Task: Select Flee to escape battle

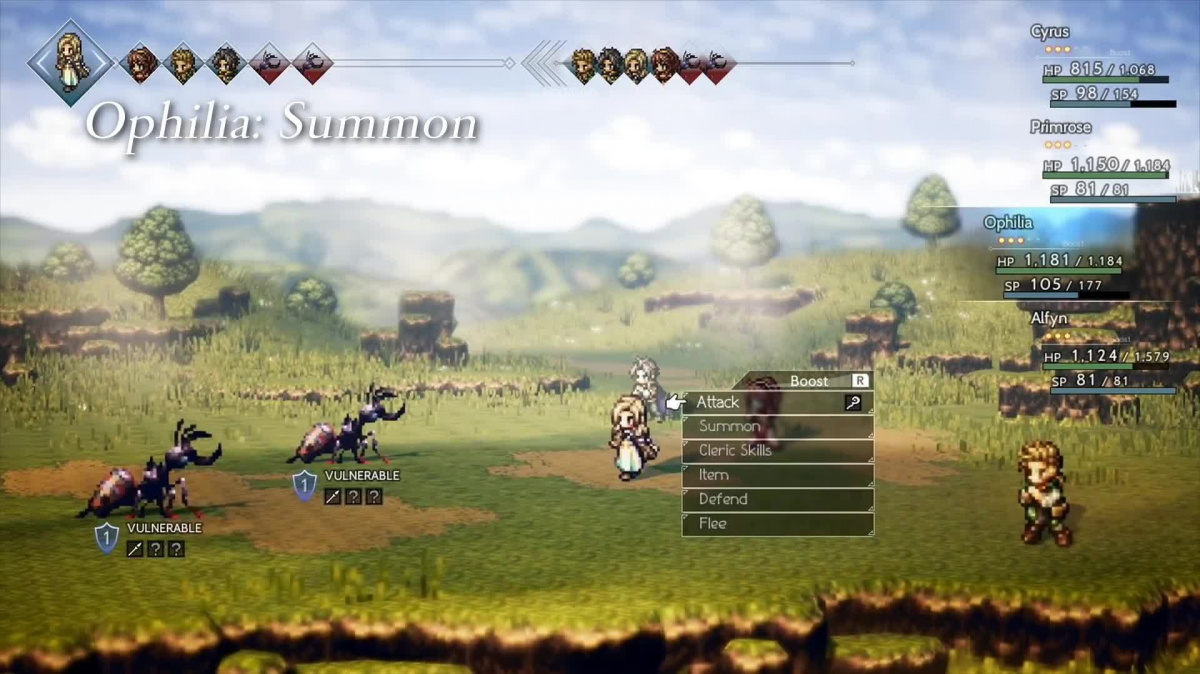Action: 776,523
